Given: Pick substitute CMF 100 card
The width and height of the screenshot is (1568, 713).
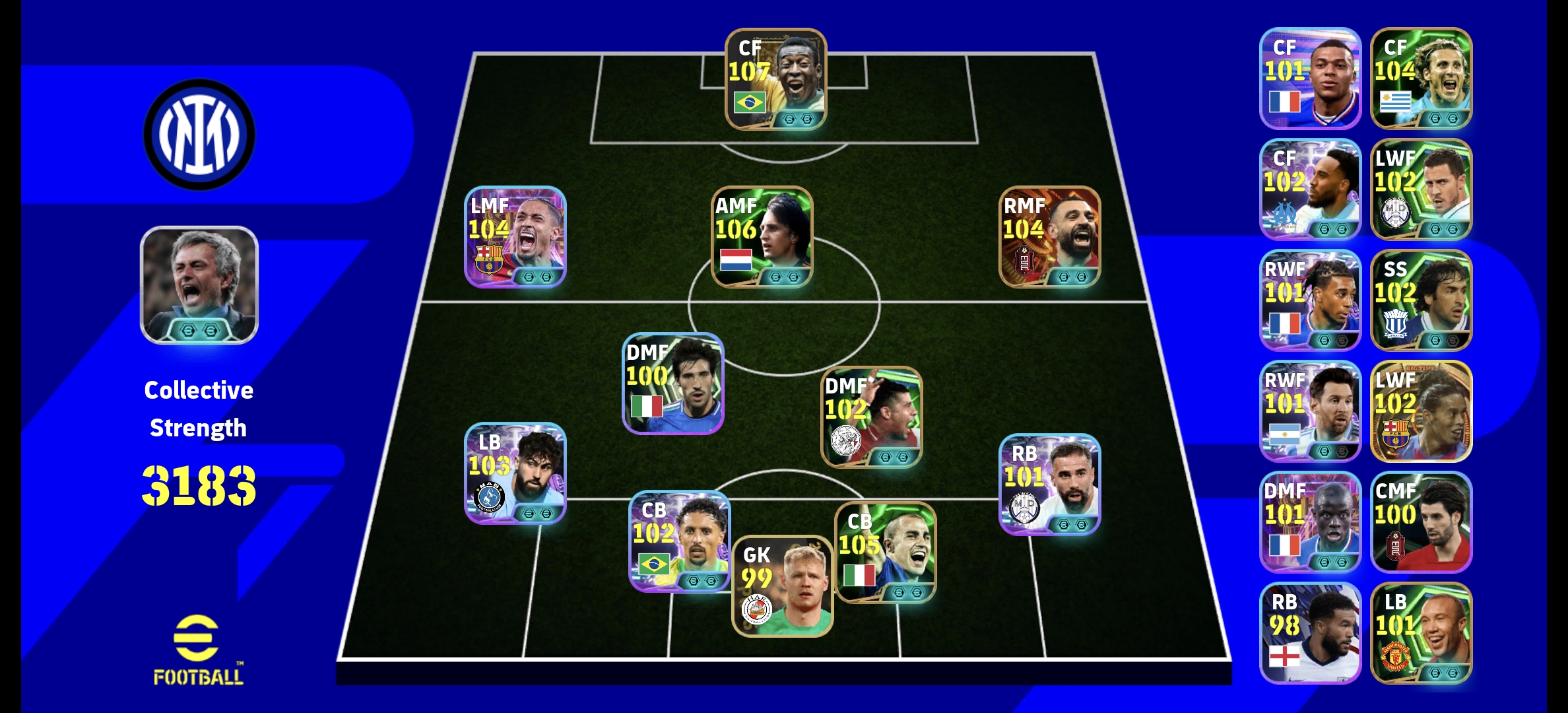Looking at the screenshot, I should (x=1421, y=522).
